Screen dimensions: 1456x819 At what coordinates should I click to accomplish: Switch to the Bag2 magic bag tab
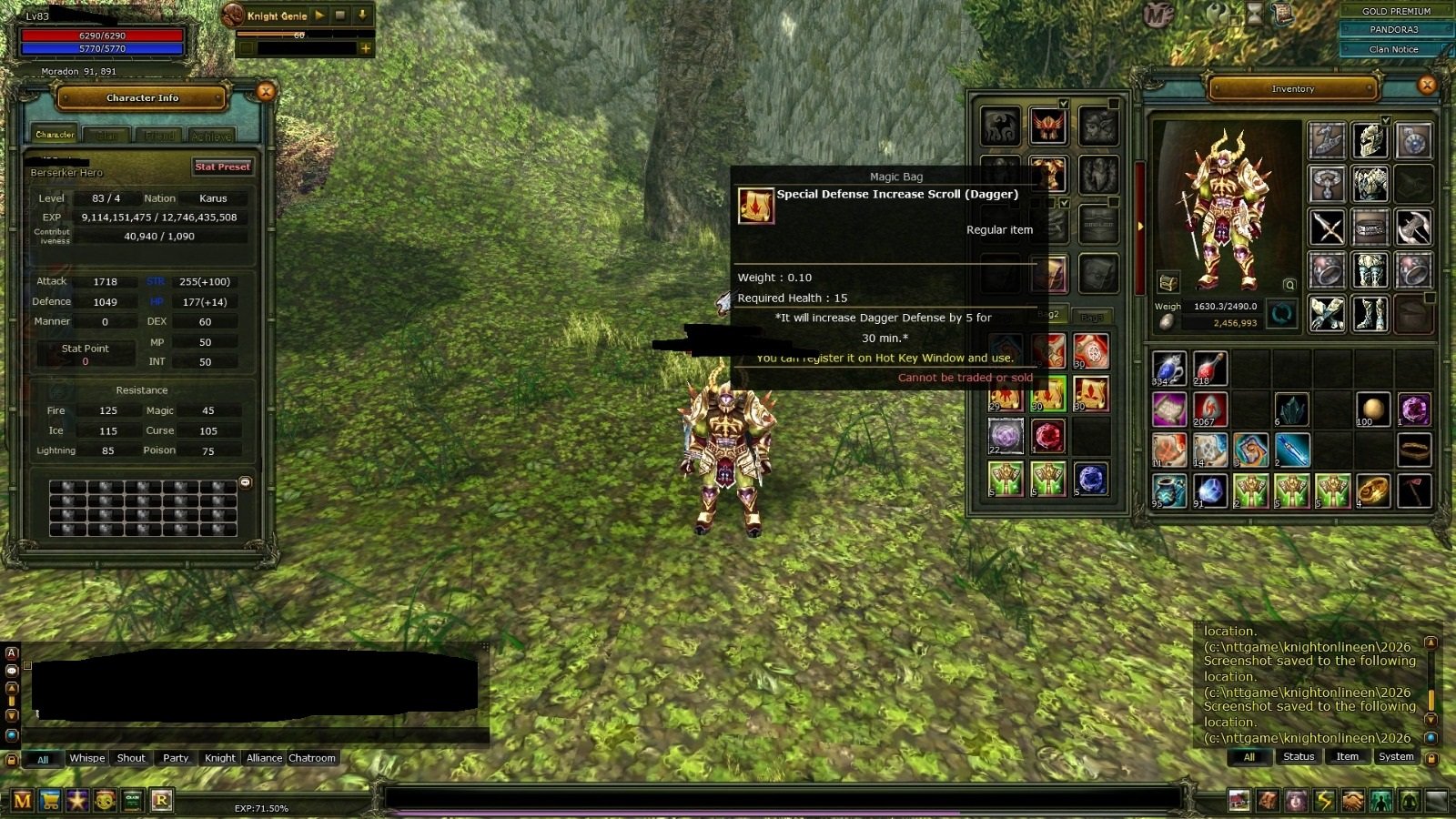[x=1049, y=315]
